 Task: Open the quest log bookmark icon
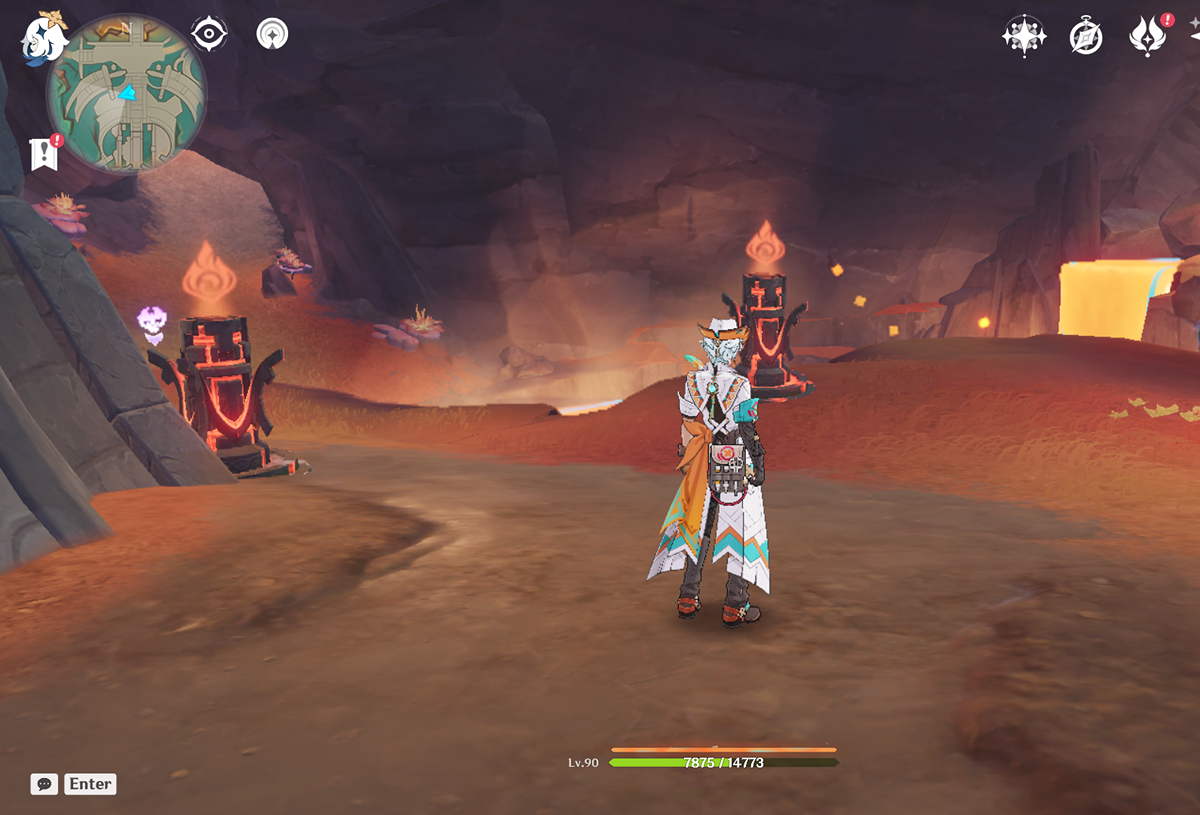coord(44,153)
